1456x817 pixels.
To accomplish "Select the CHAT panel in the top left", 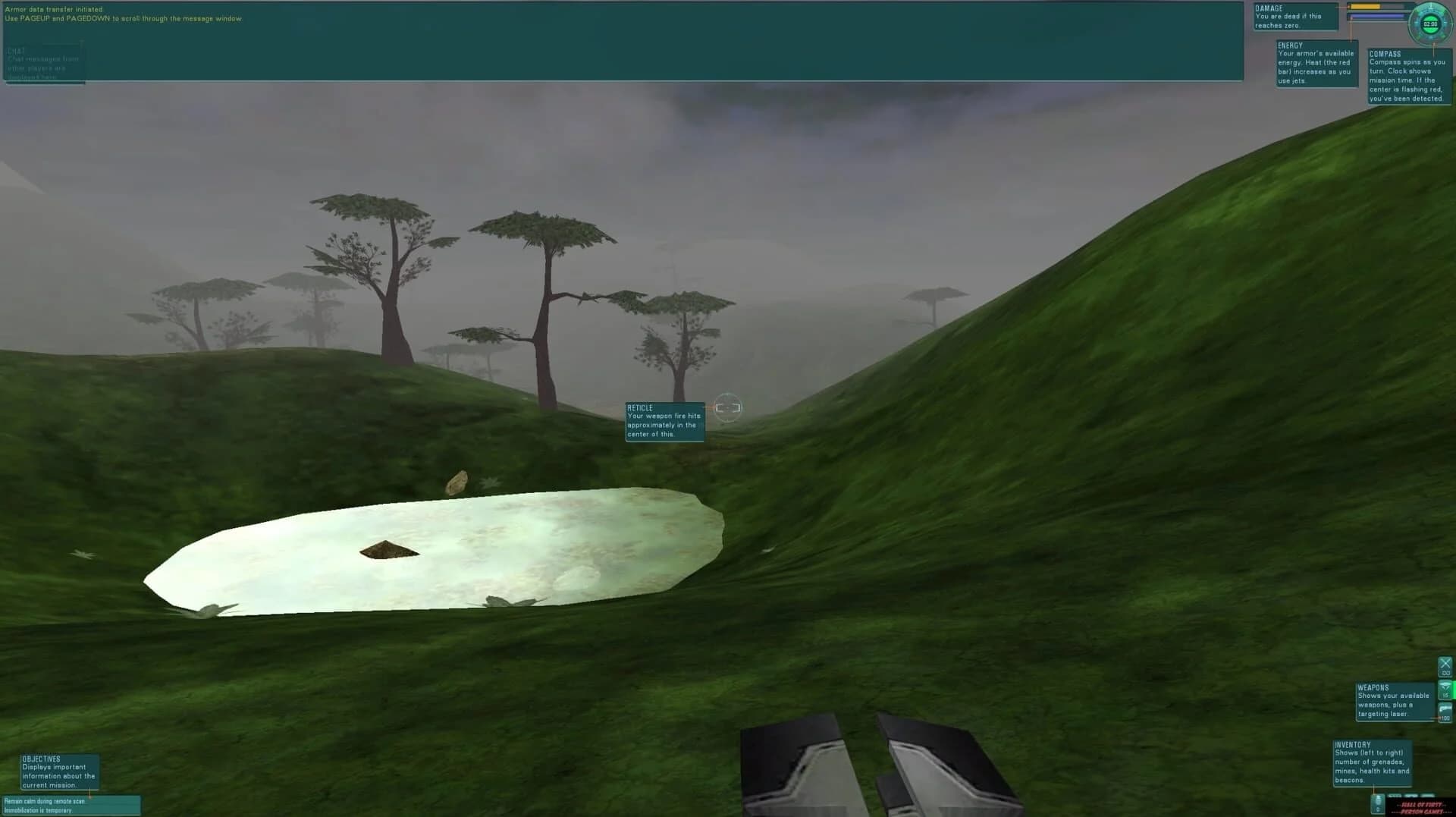I will (44, 62).
